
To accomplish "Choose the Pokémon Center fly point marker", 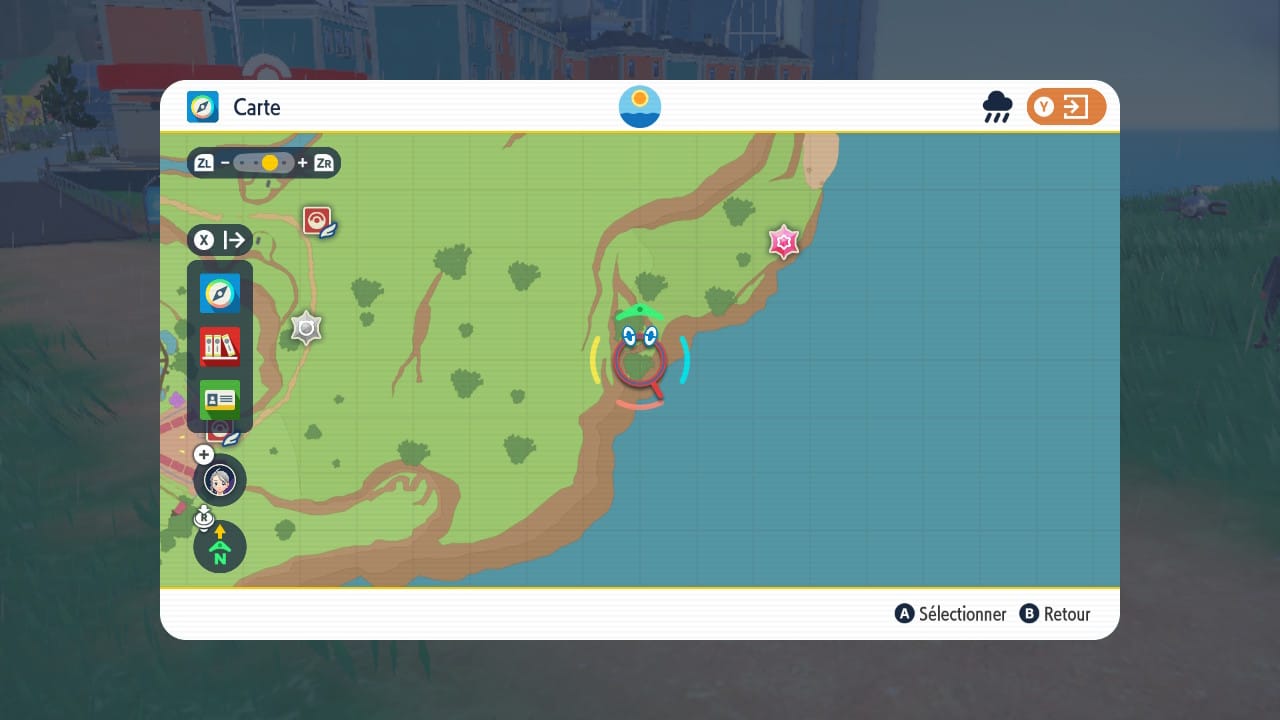I will click(318, 221).
